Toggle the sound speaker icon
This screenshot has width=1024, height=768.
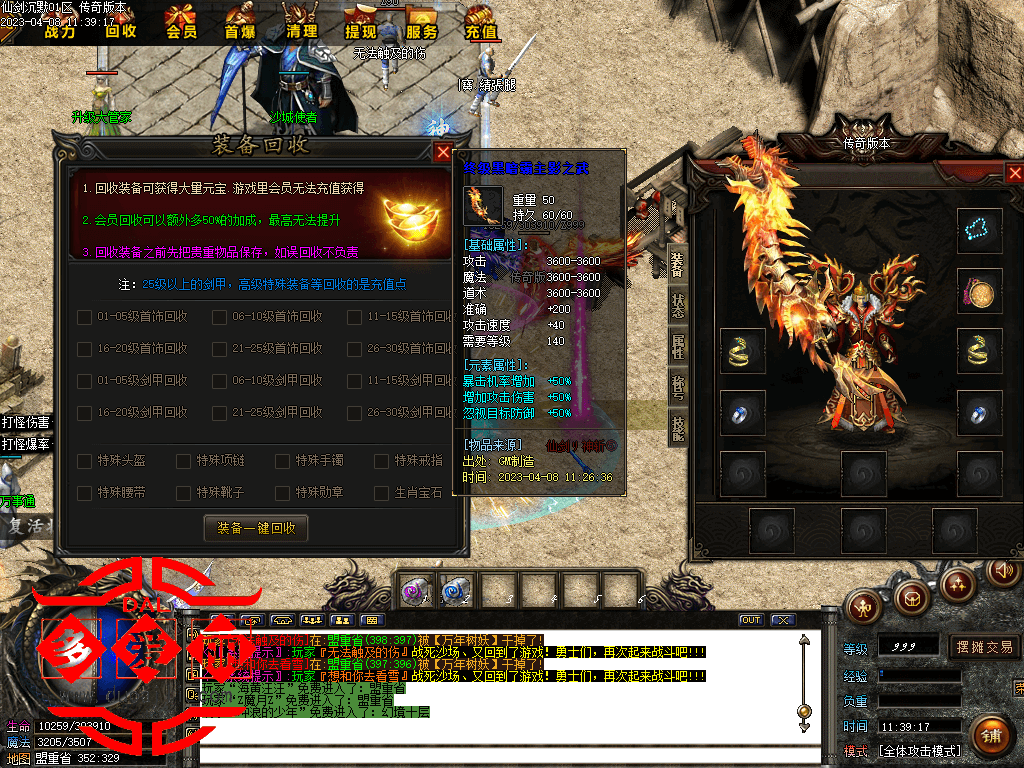[x=1003, y=571]
